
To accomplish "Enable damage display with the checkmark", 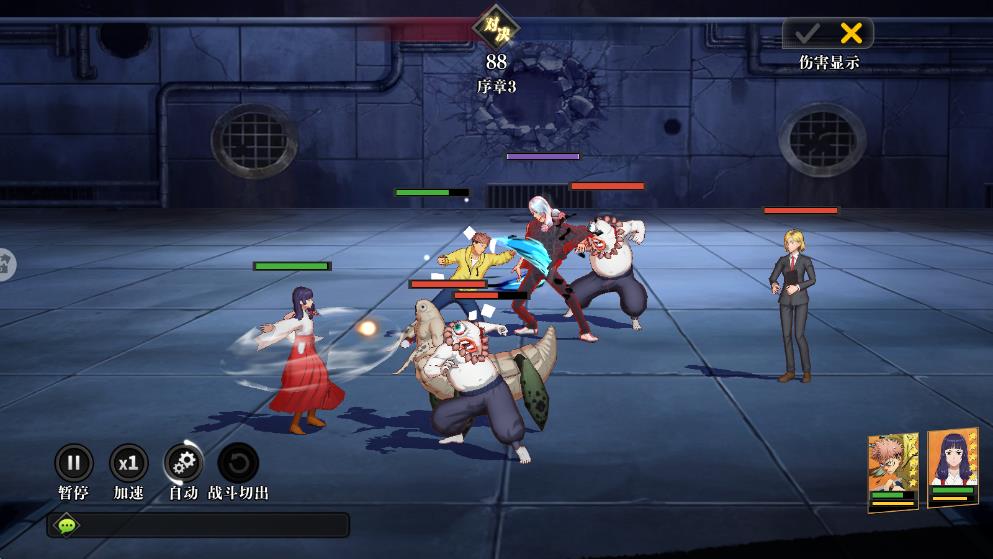I will (x=806, y=33).
